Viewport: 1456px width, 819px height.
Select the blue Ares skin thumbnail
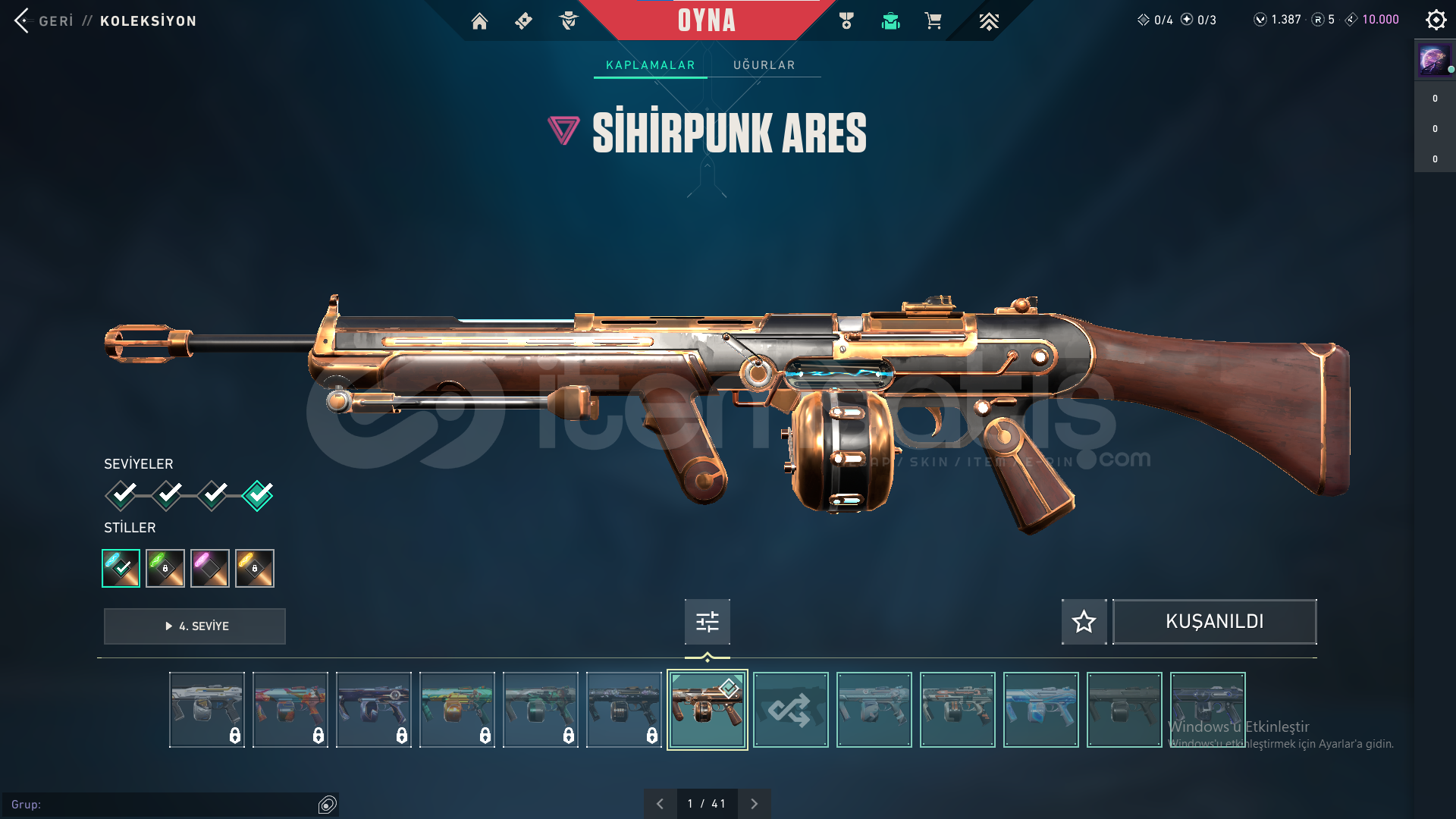point(1040,710)
